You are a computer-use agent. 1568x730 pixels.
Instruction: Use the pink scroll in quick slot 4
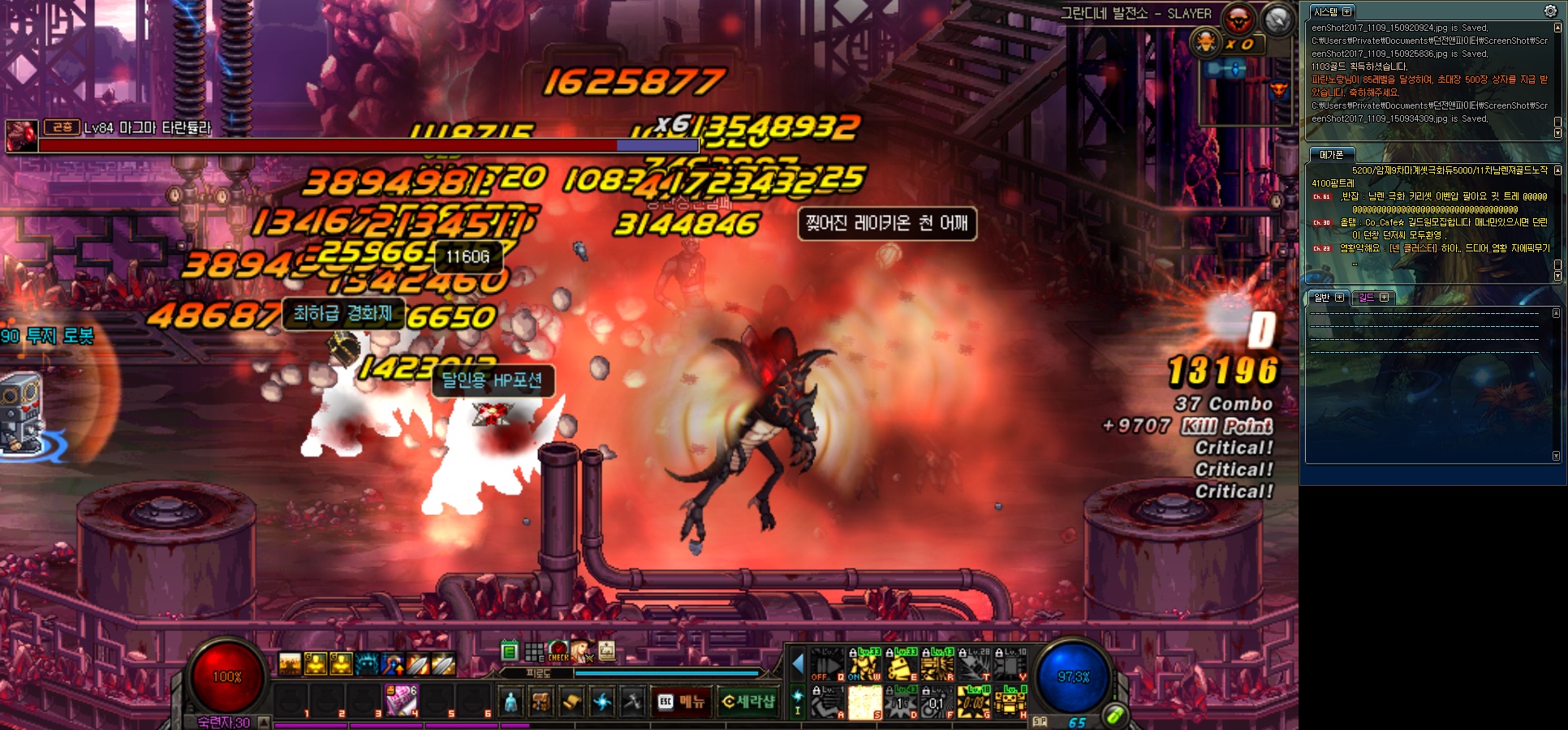[x=401, y=700]
